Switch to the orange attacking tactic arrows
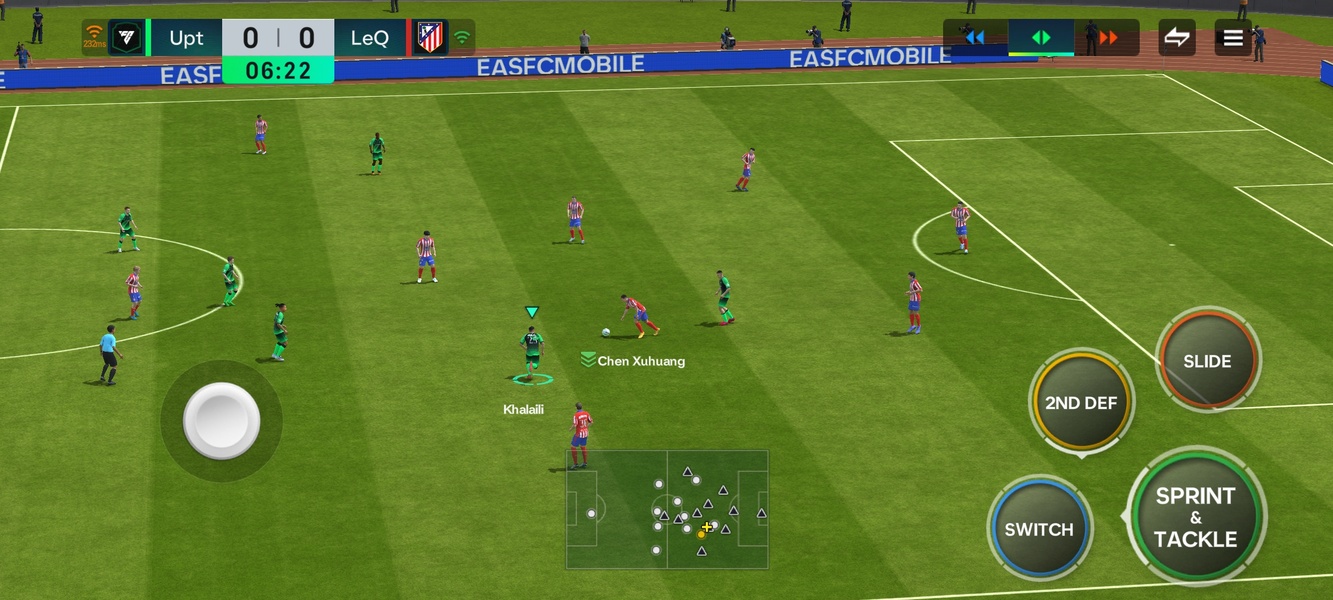Viewport: 1333px width, 600px height. click(1108, 38)
